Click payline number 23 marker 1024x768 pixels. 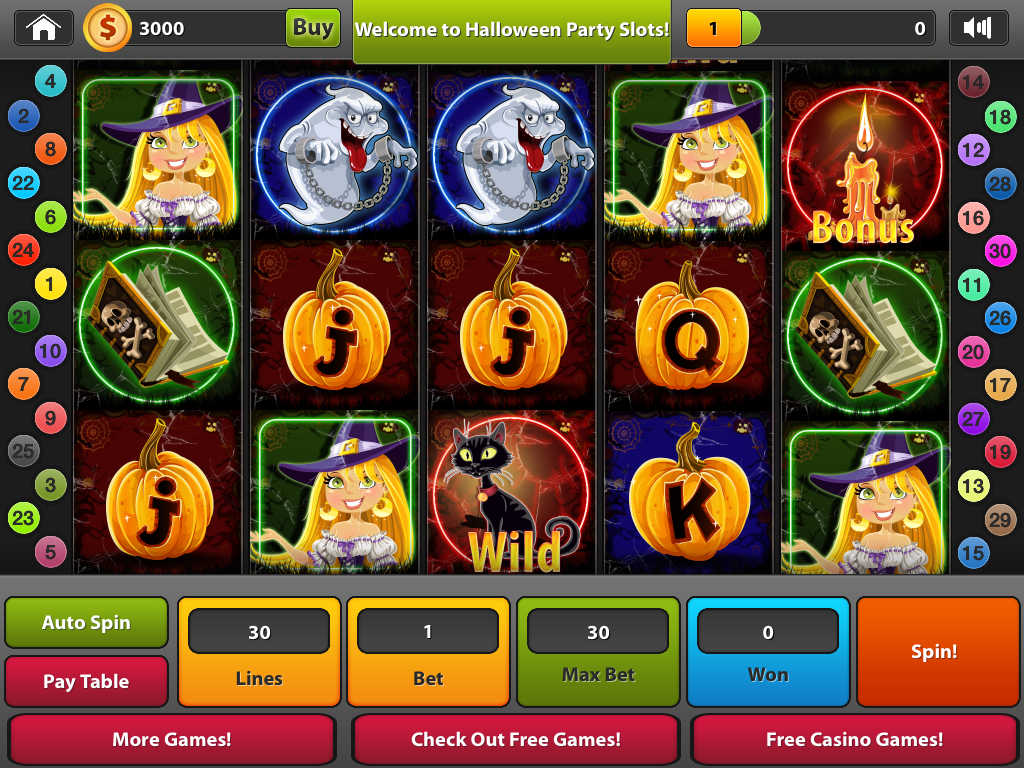click(23, 518)
